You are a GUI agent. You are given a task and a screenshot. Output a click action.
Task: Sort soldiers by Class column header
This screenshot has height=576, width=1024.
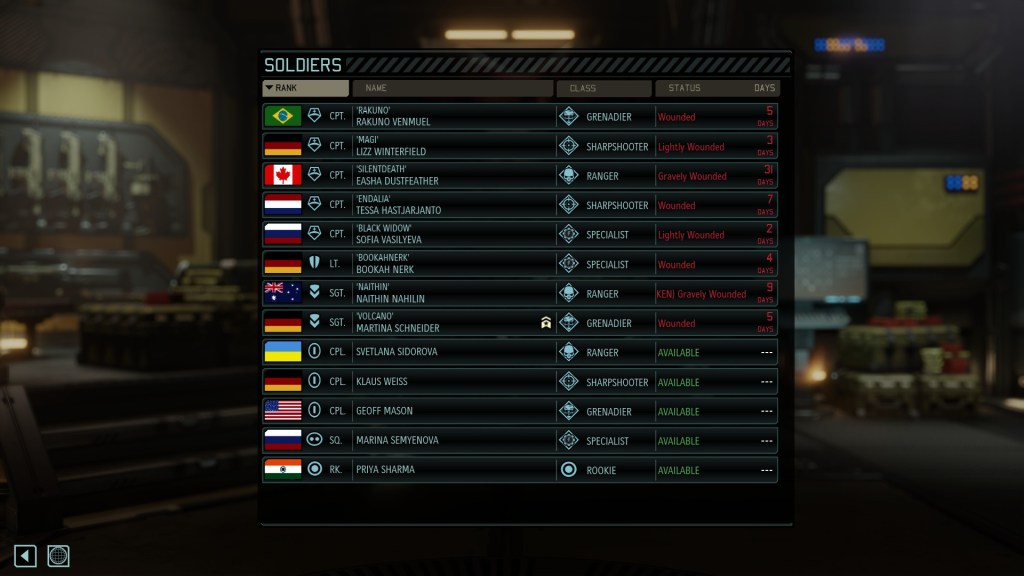603,88
